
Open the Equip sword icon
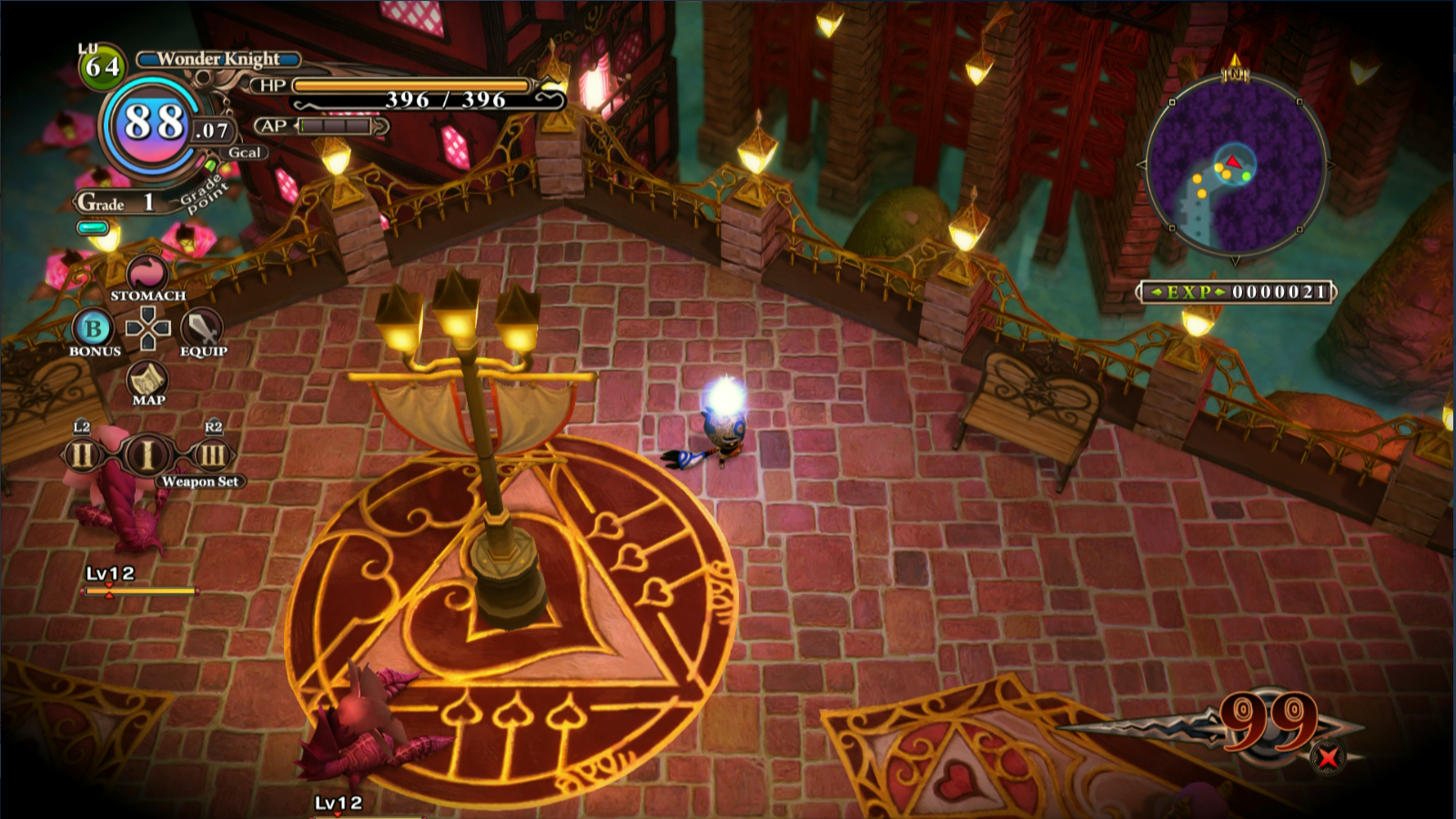click(x=201, y=328)
